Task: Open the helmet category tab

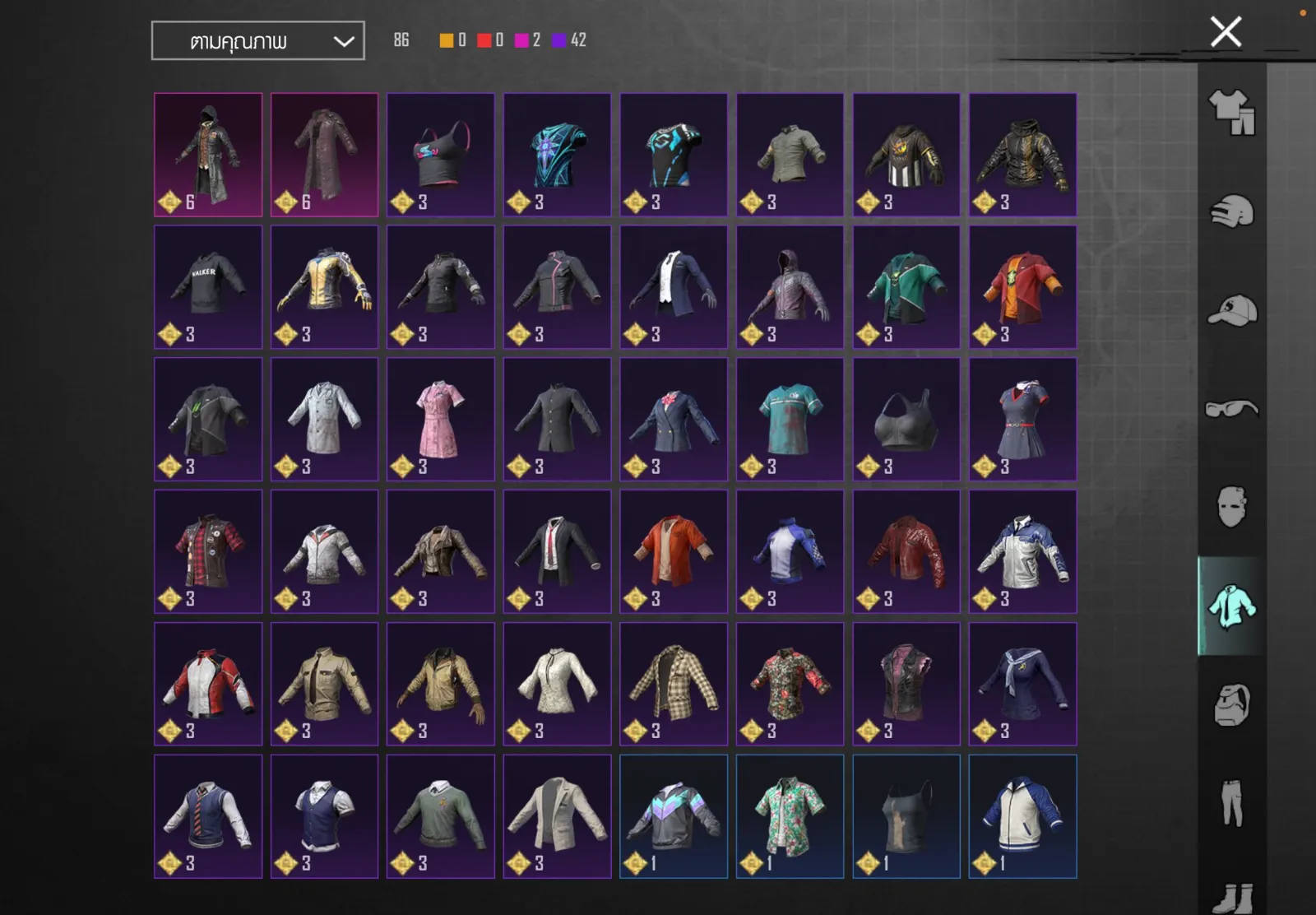Action: coord(1231,211)
